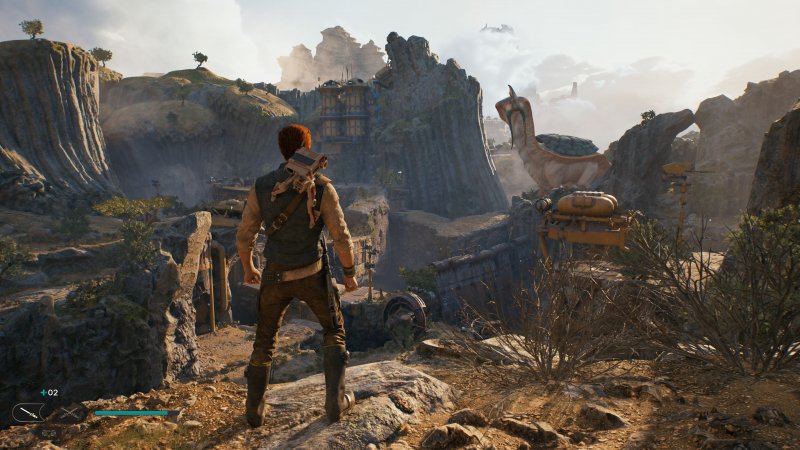Switch to the crossed dual-blade stance icon
The width and height of the screenshot is (800, 450).
pos(69,412)
